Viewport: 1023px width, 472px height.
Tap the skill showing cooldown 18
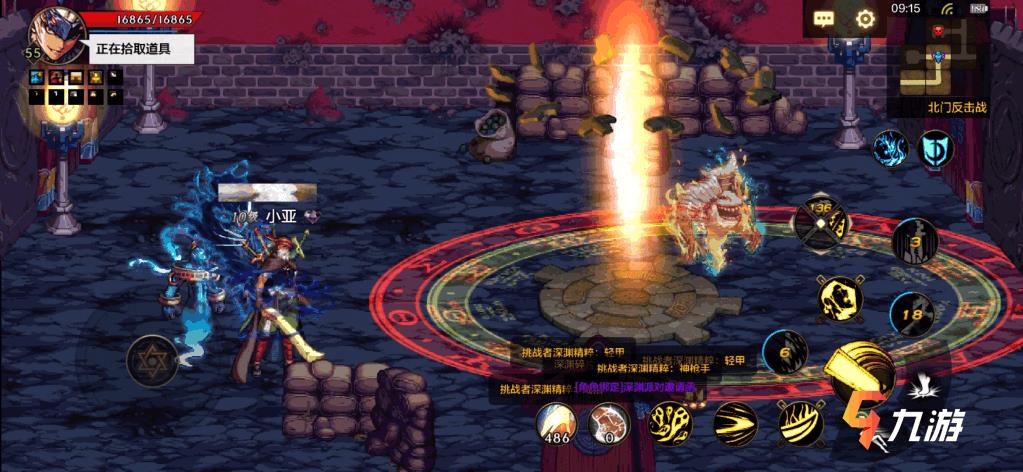pos(912,315)
